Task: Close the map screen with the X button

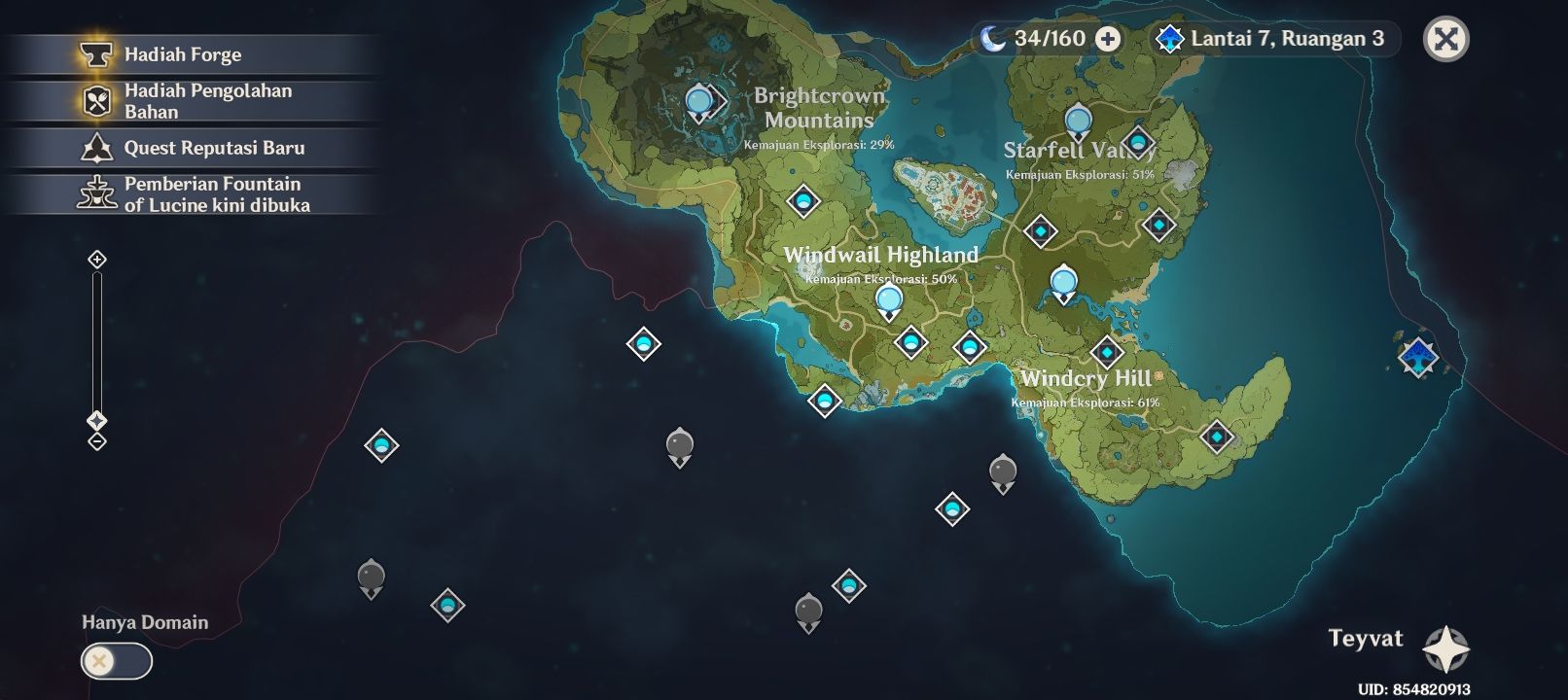Action: tap(1446, 40)
